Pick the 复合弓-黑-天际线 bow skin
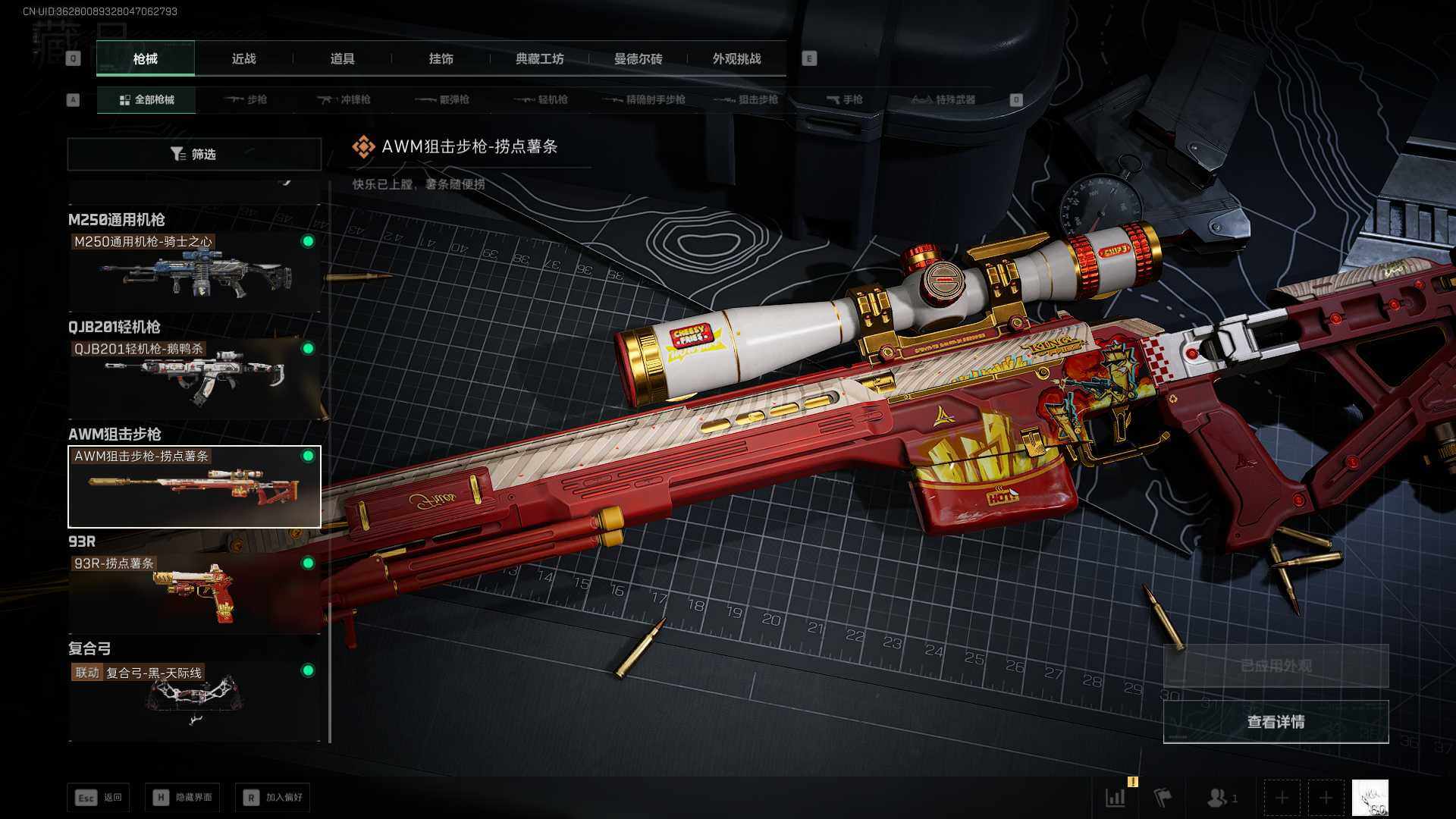This screenshot has width=1456, height=819. (x=194, y=701)
